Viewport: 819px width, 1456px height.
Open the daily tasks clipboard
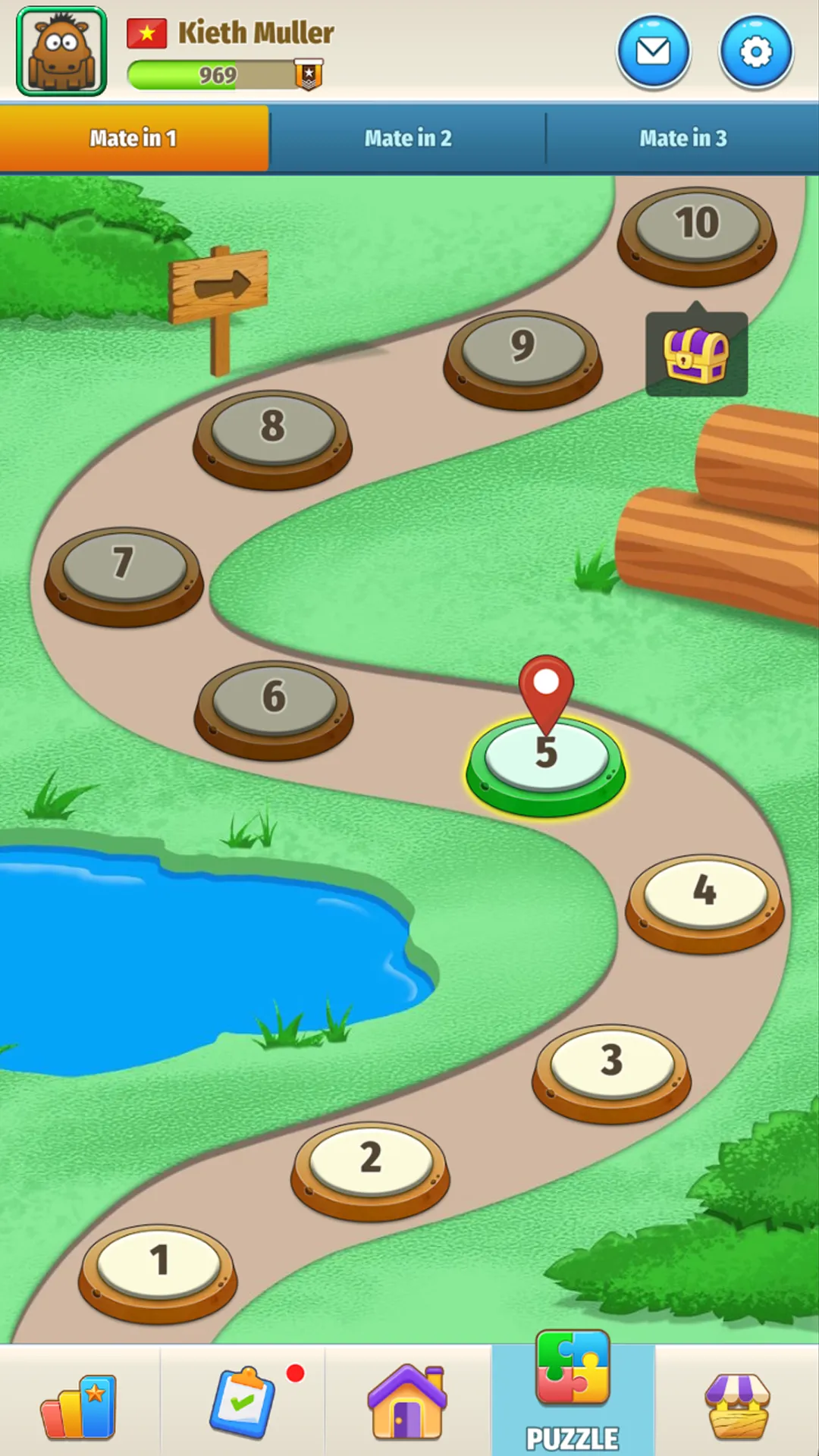pos(243,1403)
